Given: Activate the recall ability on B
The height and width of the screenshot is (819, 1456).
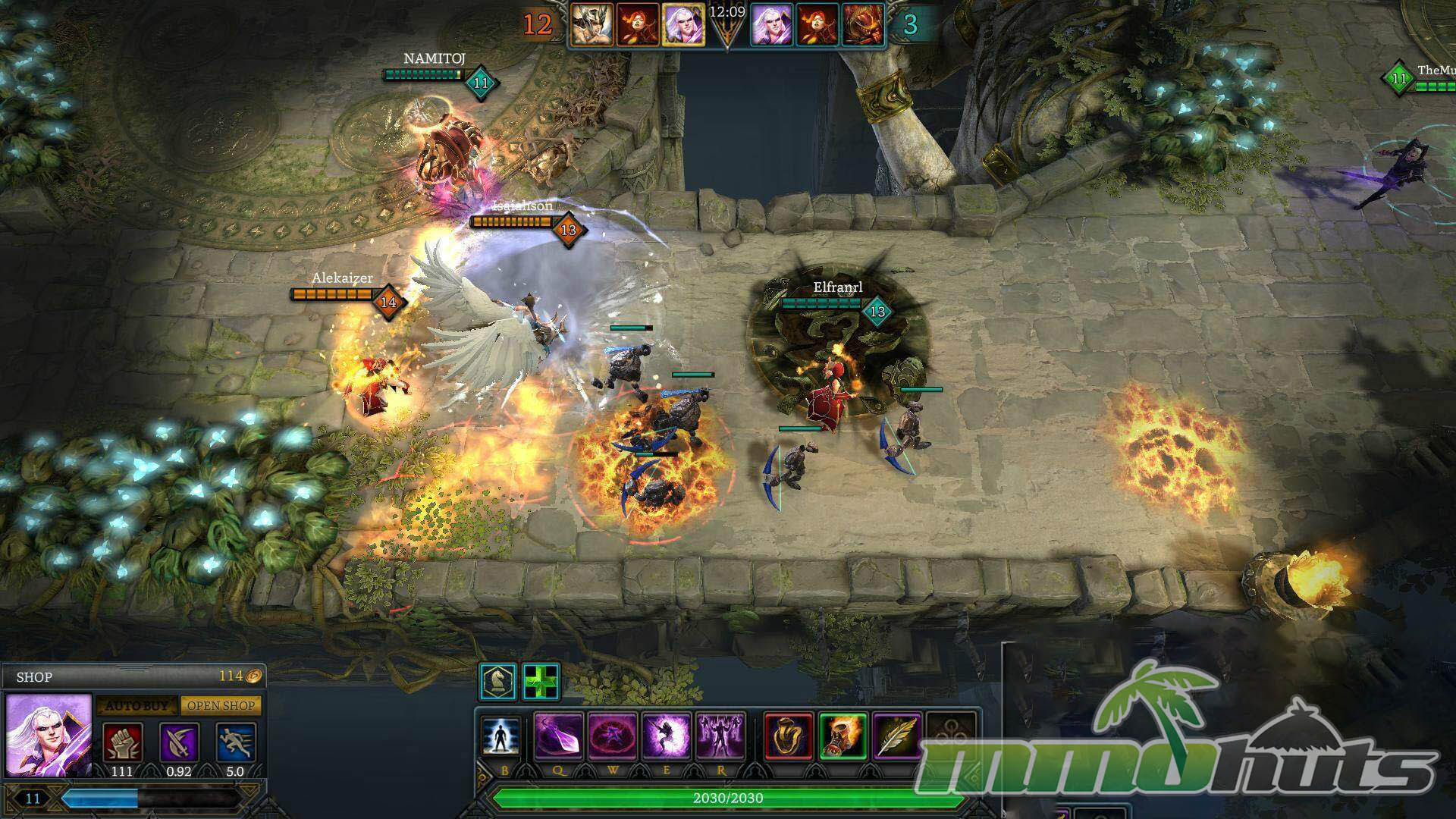Looking at the screenshot, I should pos(502,737).
